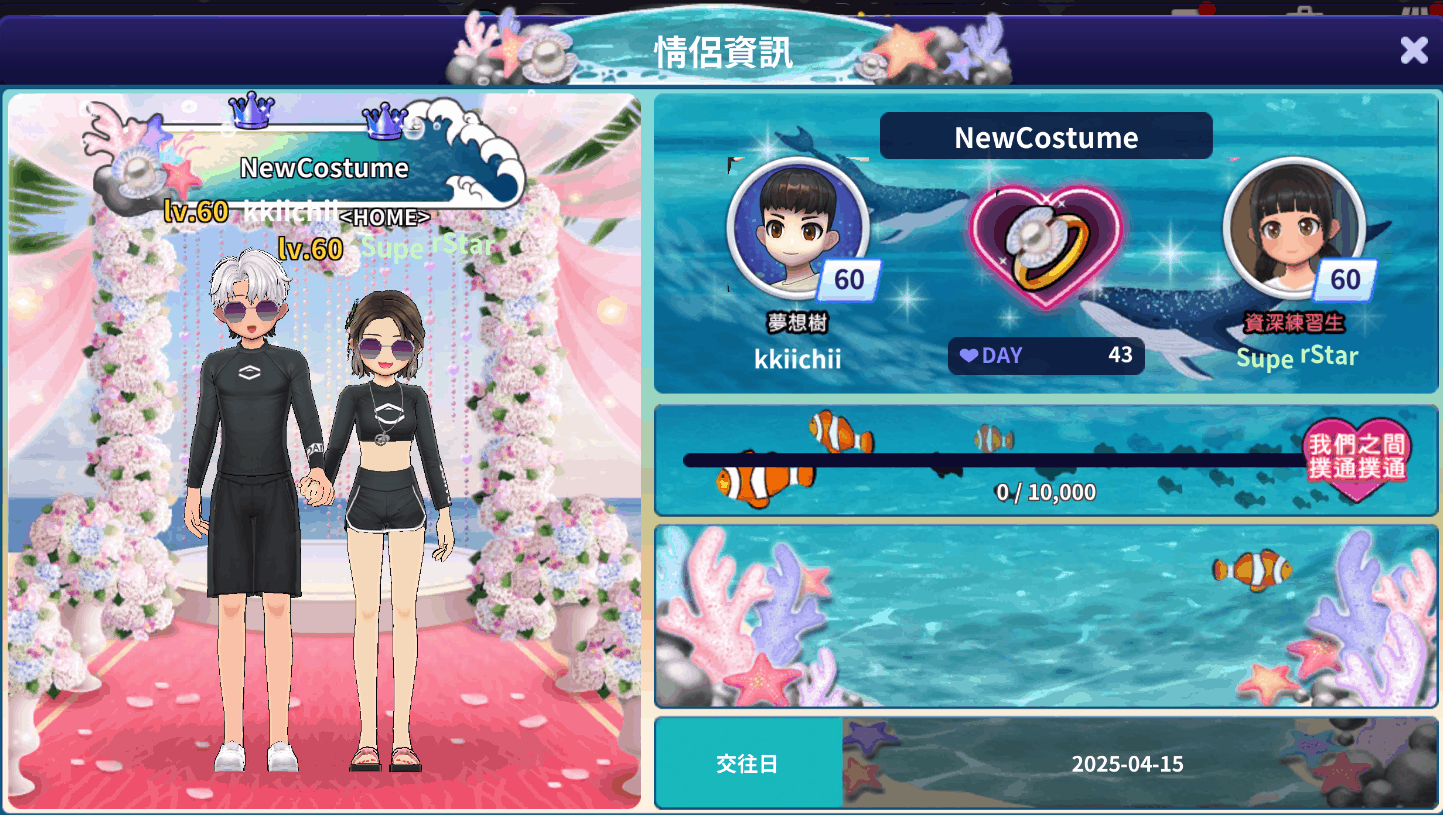Tap the pink heart badge button

[x=1356, y=459]
